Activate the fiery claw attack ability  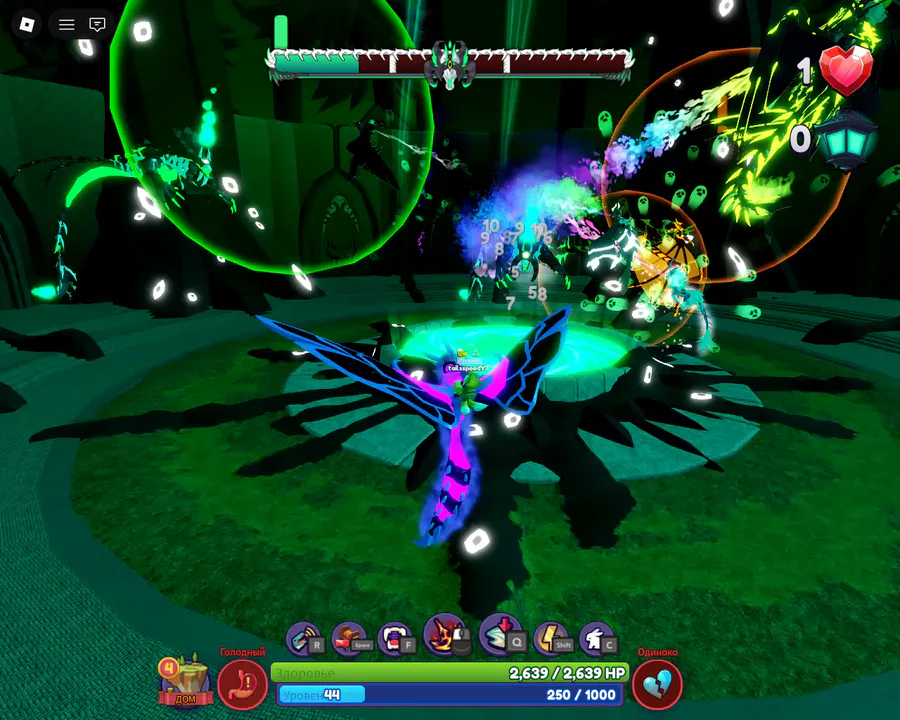tap(444, 635)
